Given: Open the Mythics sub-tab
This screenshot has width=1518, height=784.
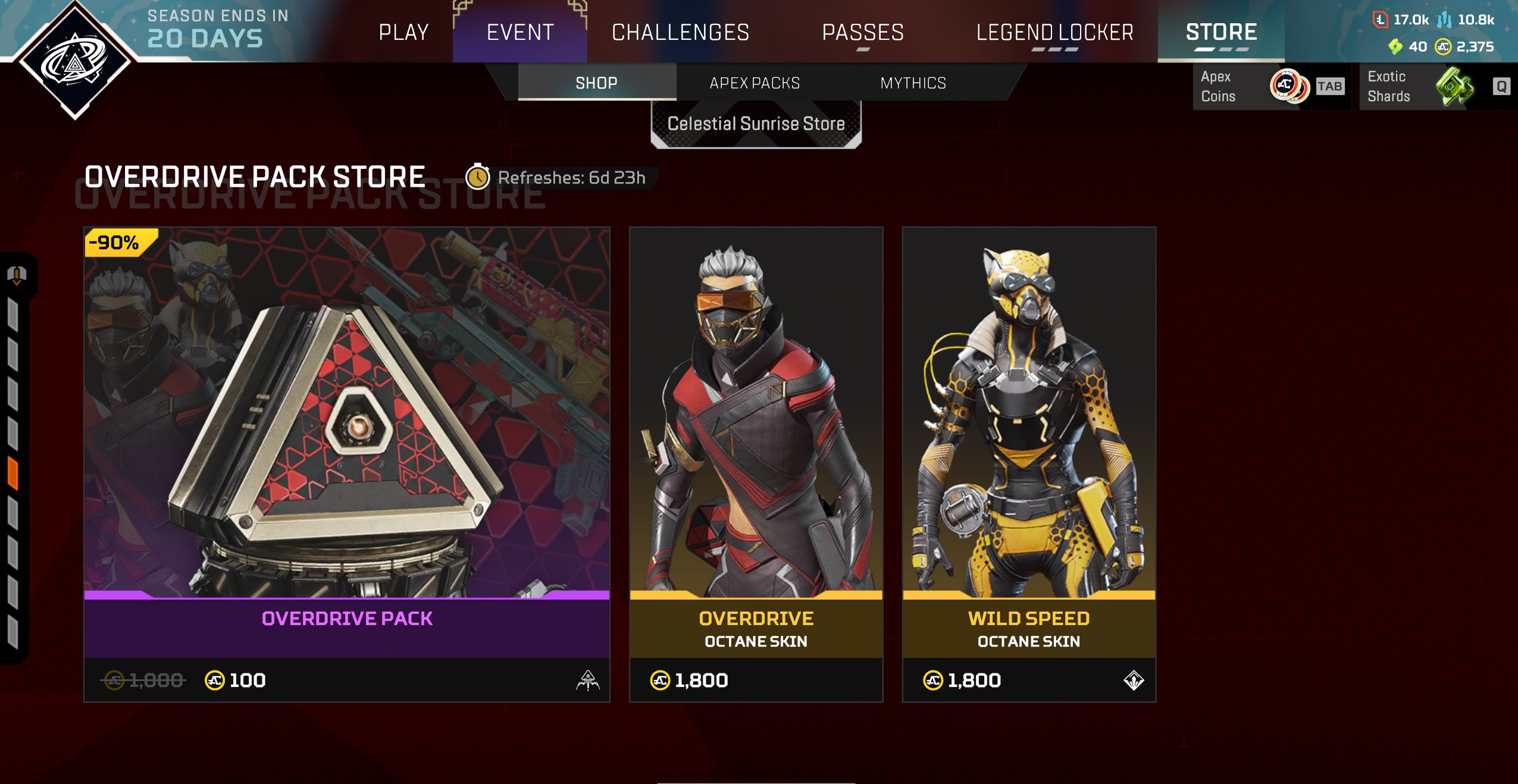Looking at the screenshot, I should (x=913, y=83).
